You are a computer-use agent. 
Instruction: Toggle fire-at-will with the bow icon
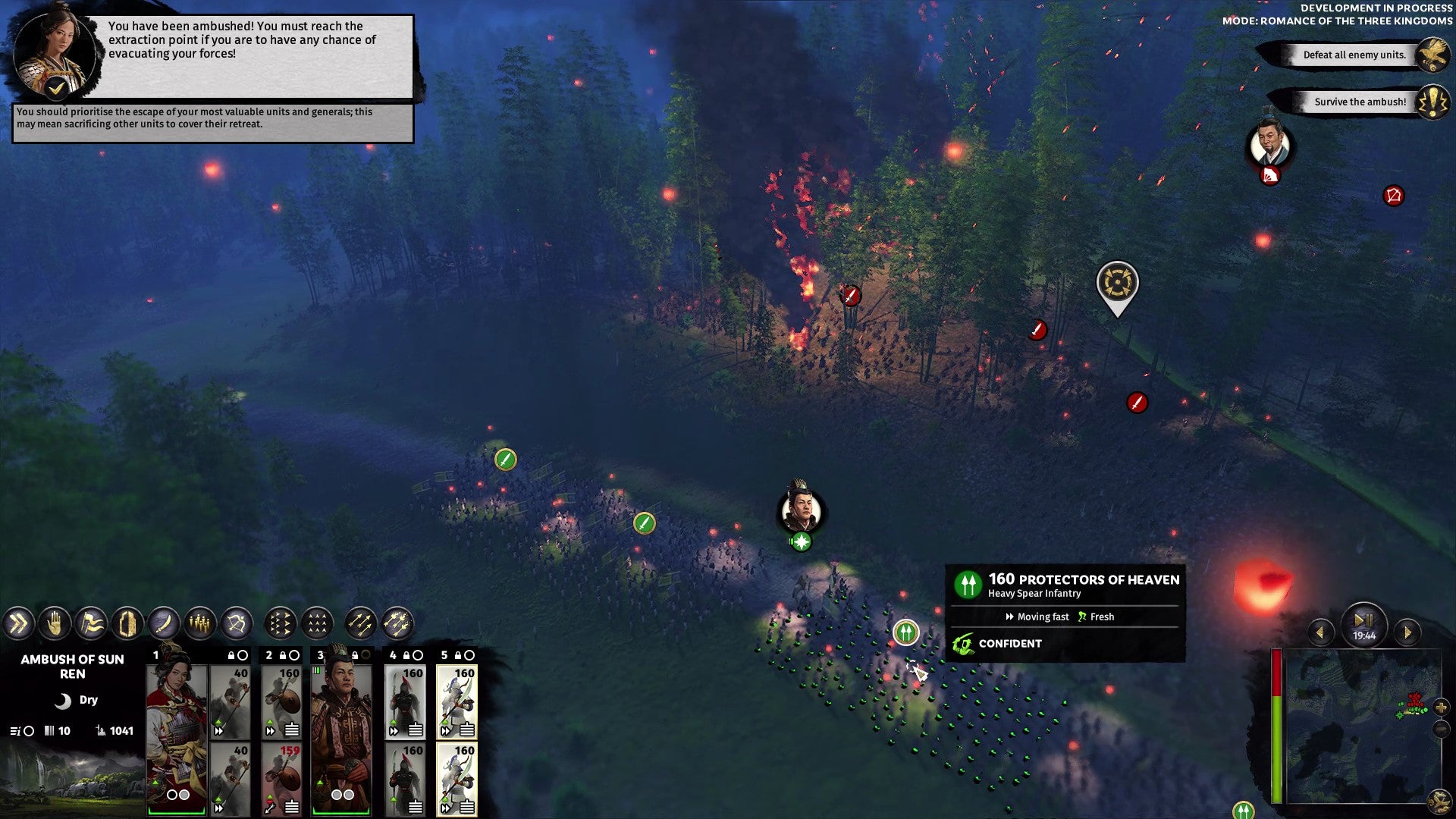237,624
